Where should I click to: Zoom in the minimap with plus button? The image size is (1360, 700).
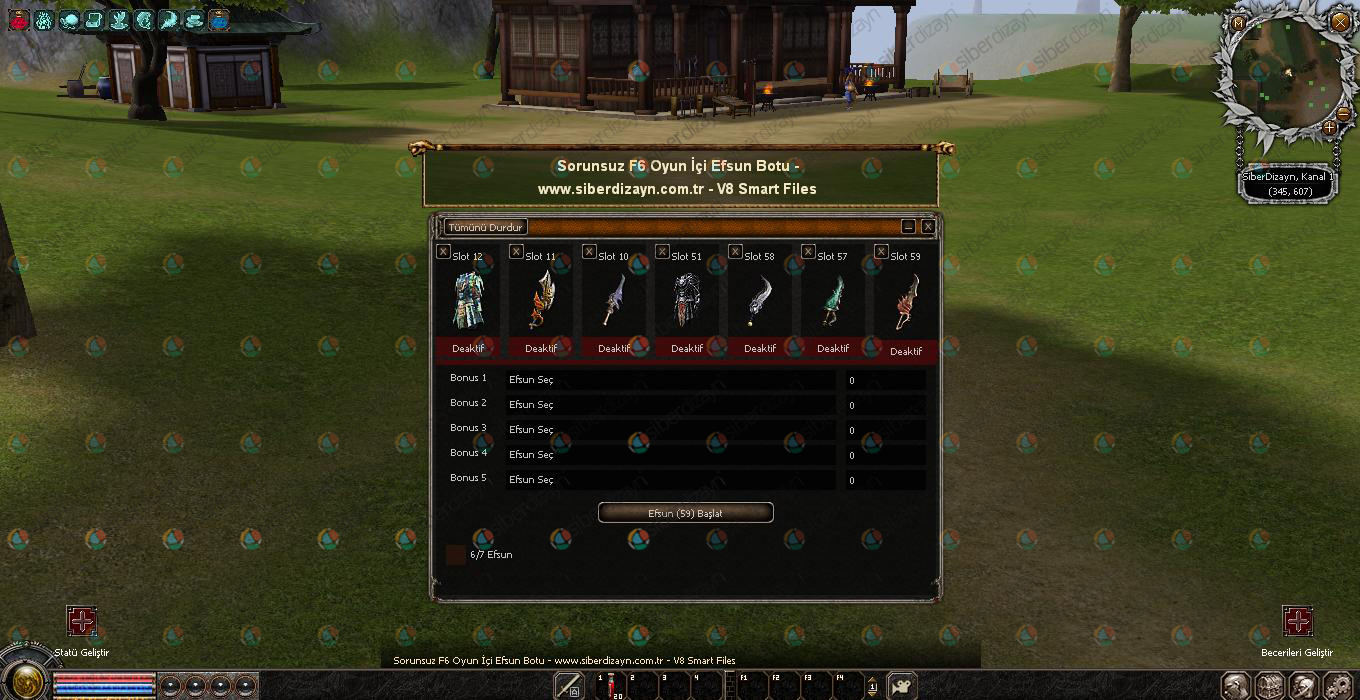point(1329,128)
